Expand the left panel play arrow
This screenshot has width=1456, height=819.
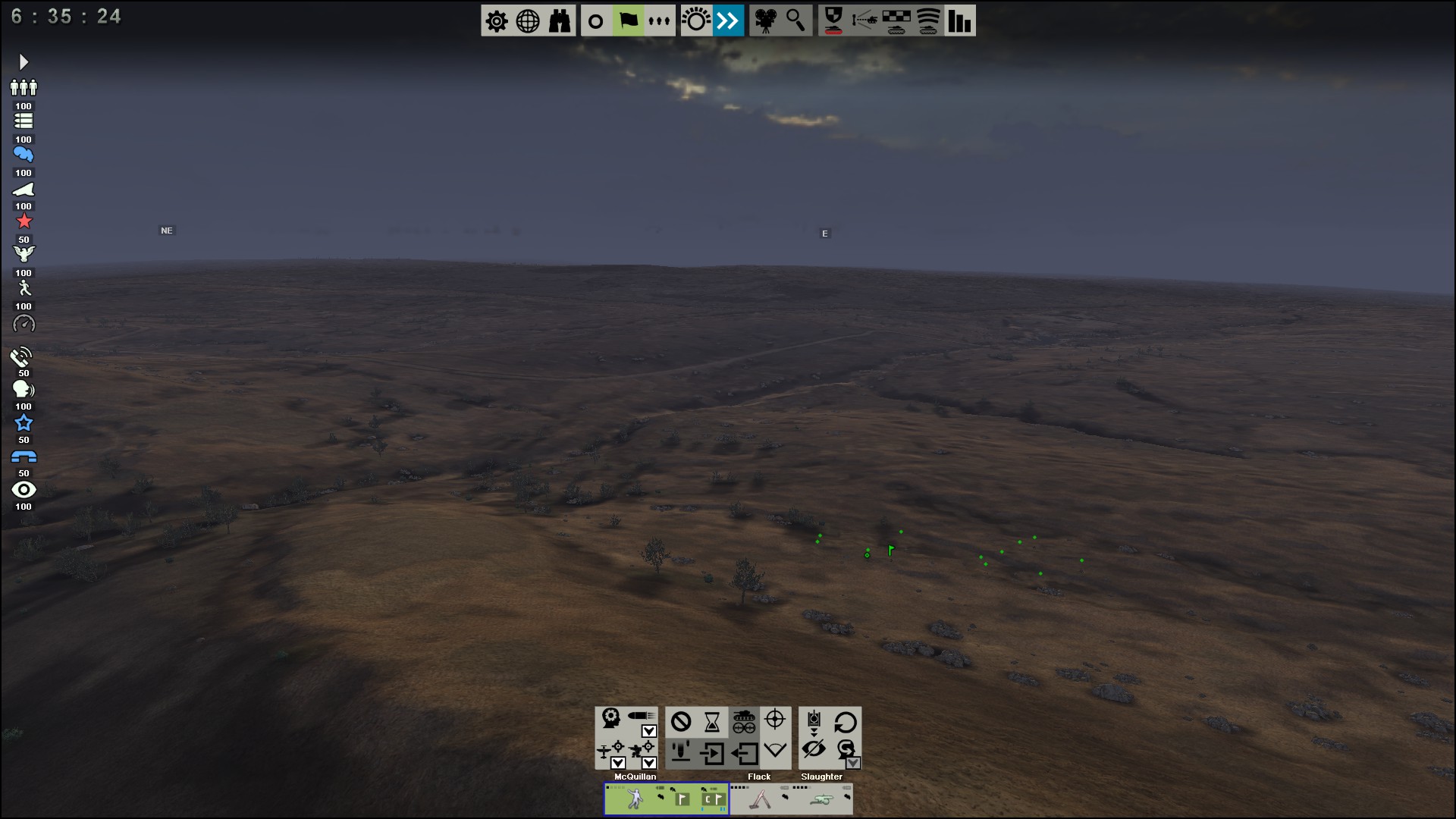tap(24, 61)
